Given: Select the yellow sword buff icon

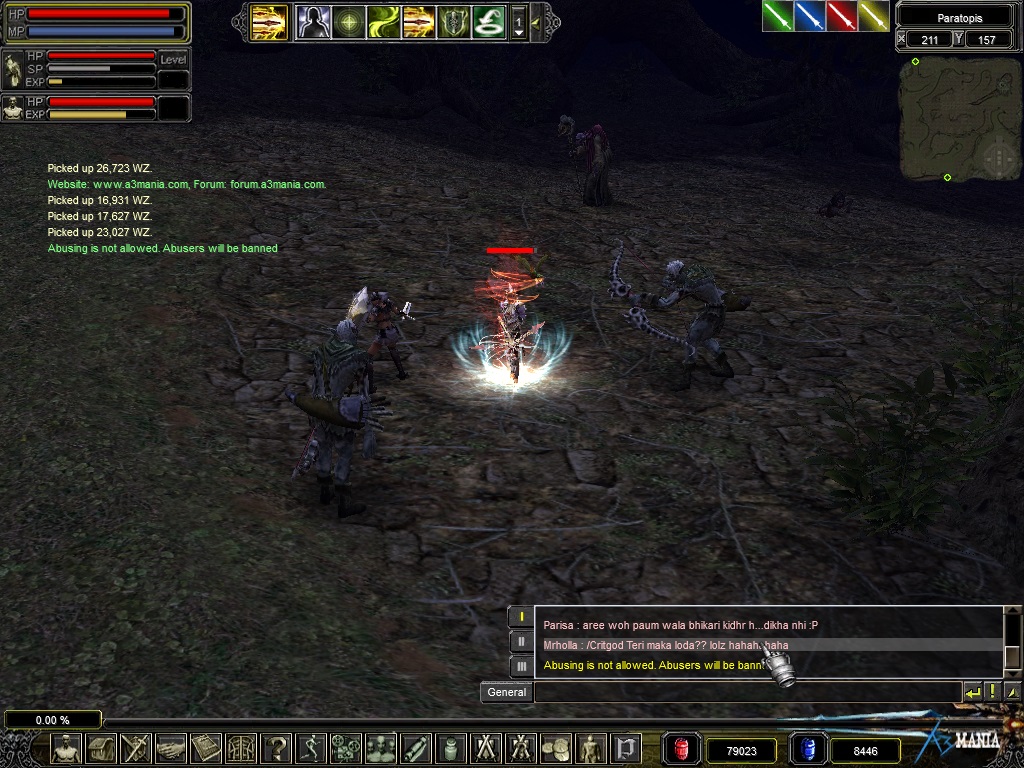Looking at the screenshot, I should 873,16.
